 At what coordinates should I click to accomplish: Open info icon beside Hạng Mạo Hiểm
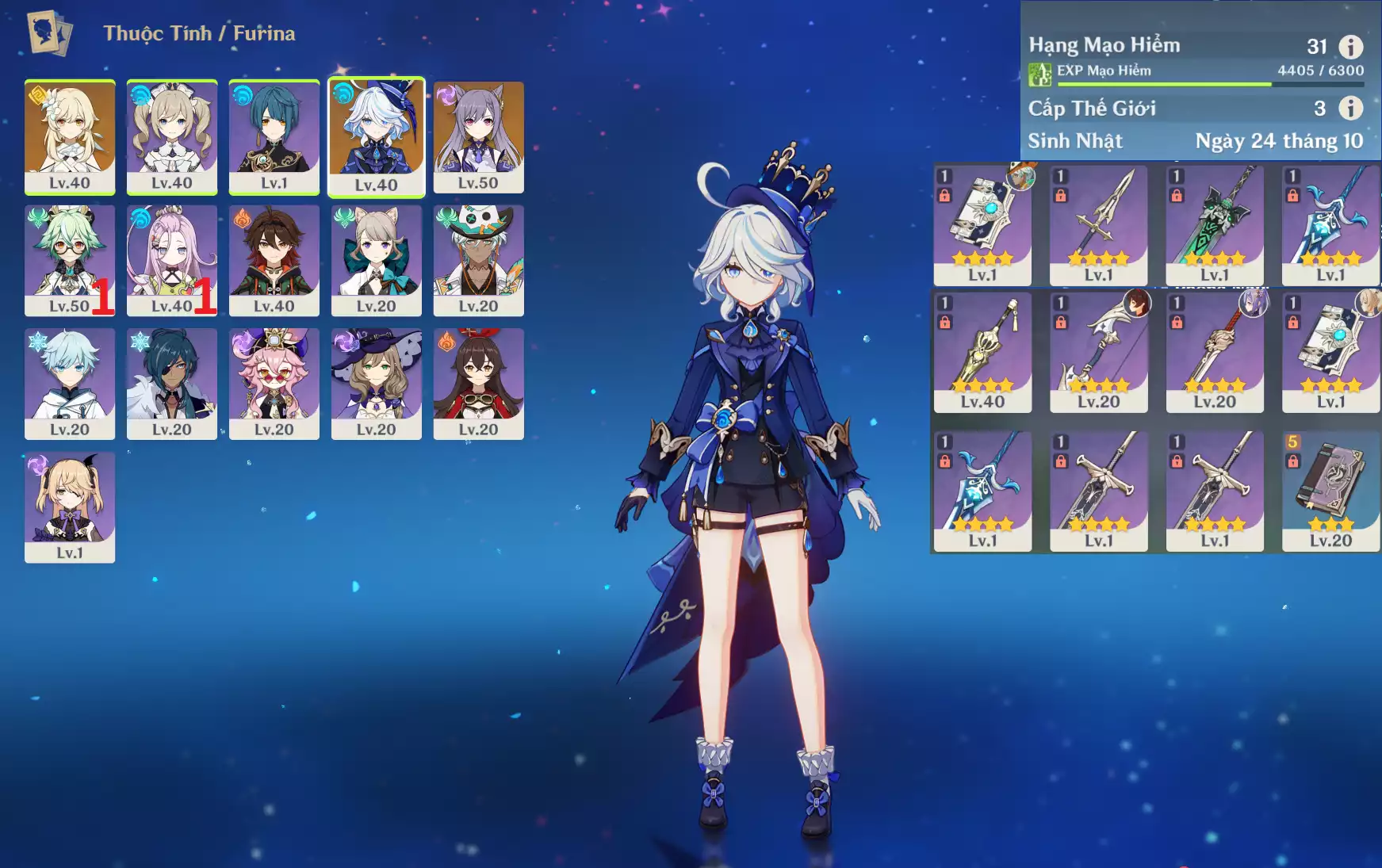pos(1351,47)
